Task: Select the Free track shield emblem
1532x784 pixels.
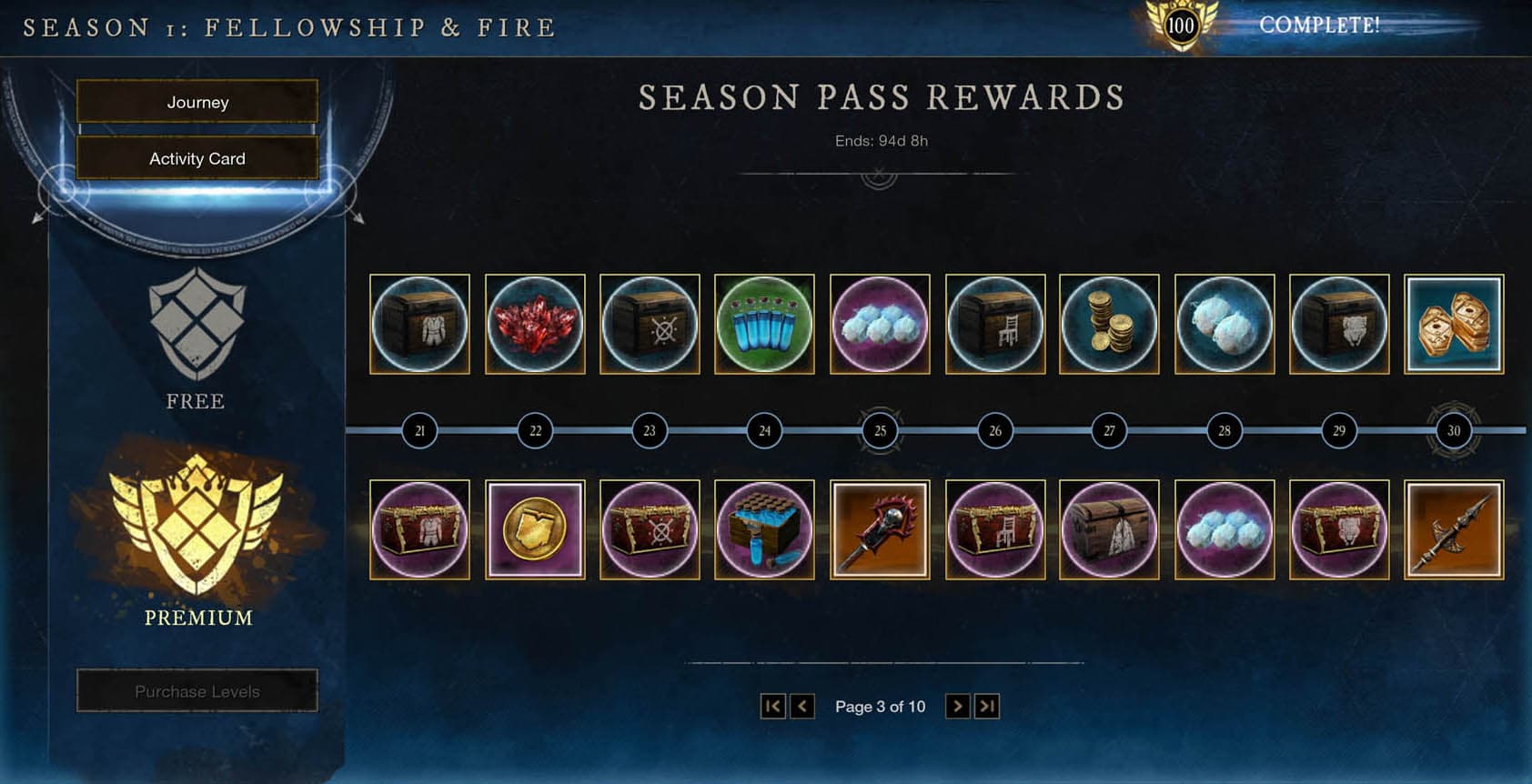Action: [x=197, y=323]
